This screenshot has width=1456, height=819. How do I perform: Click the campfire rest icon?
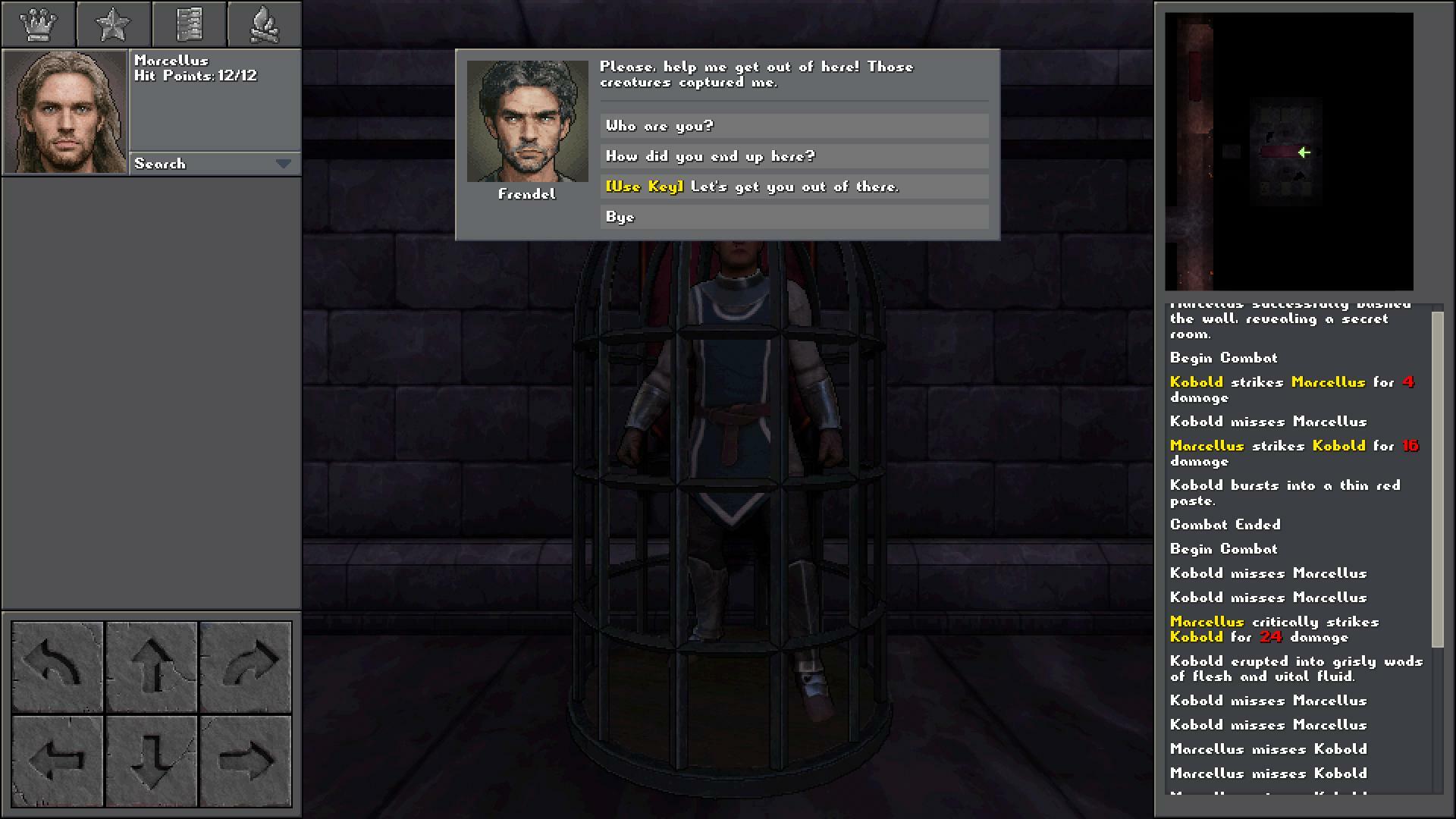264,24
